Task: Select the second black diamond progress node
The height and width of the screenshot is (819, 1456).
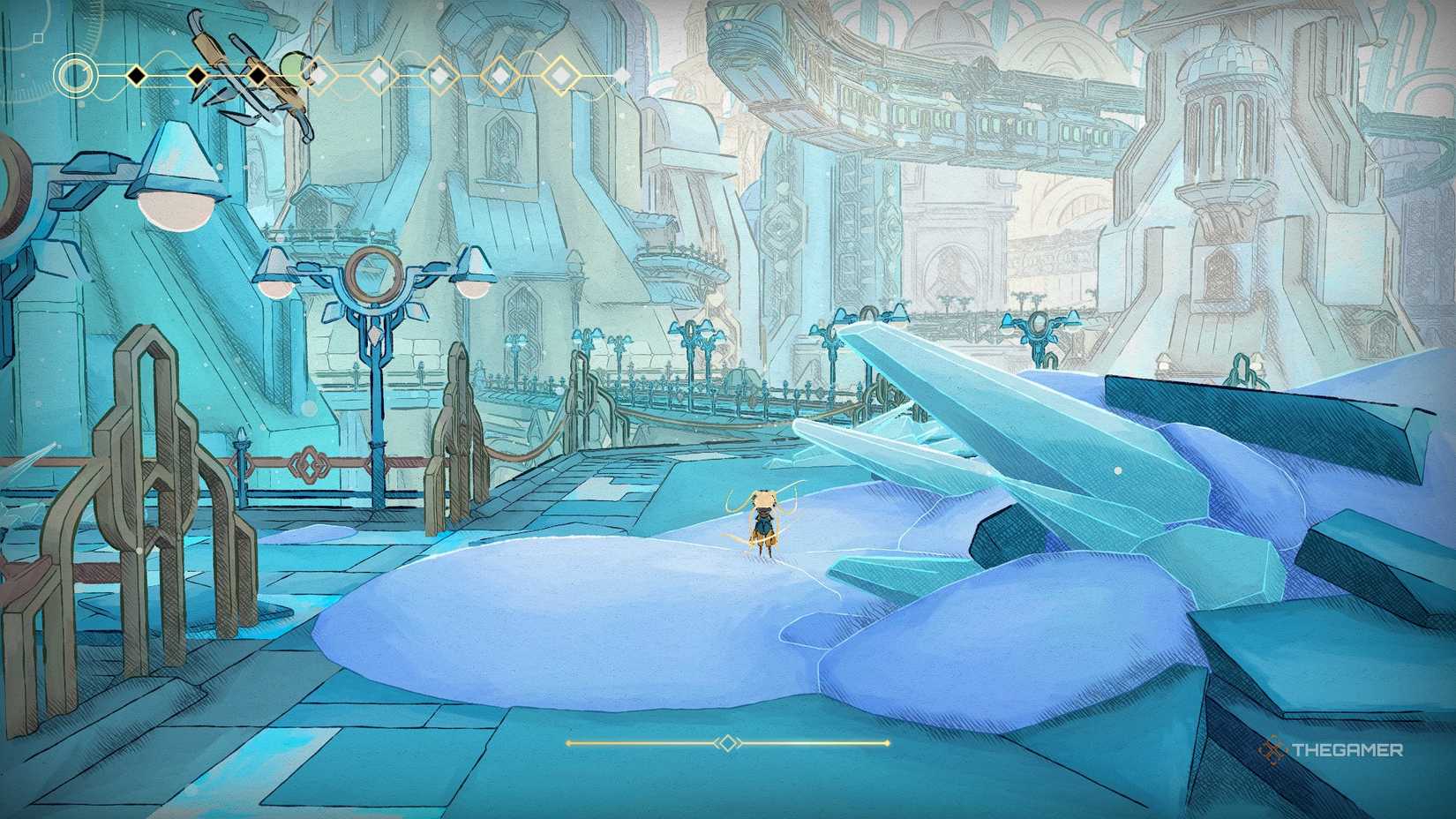Action: tap(197, 76)
